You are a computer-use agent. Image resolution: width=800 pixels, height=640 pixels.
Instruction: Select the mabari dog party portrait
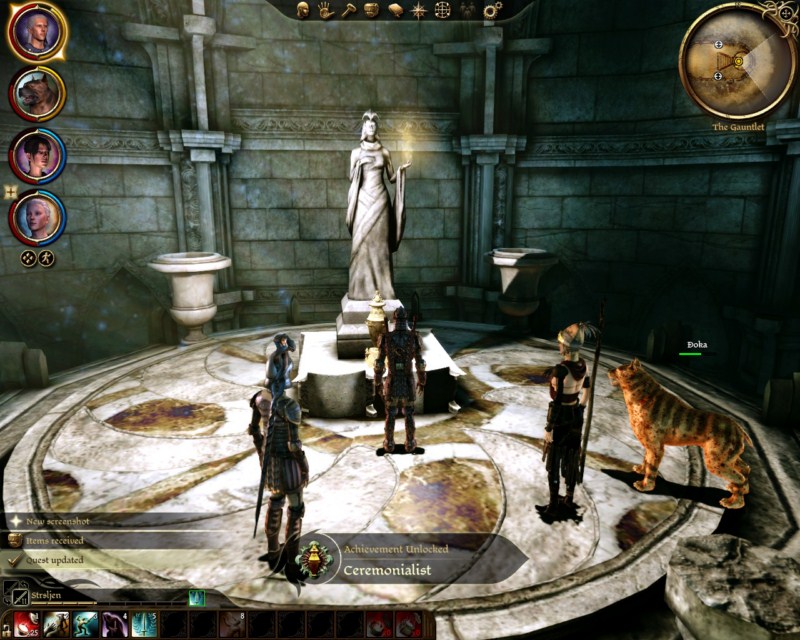[37, 94]
